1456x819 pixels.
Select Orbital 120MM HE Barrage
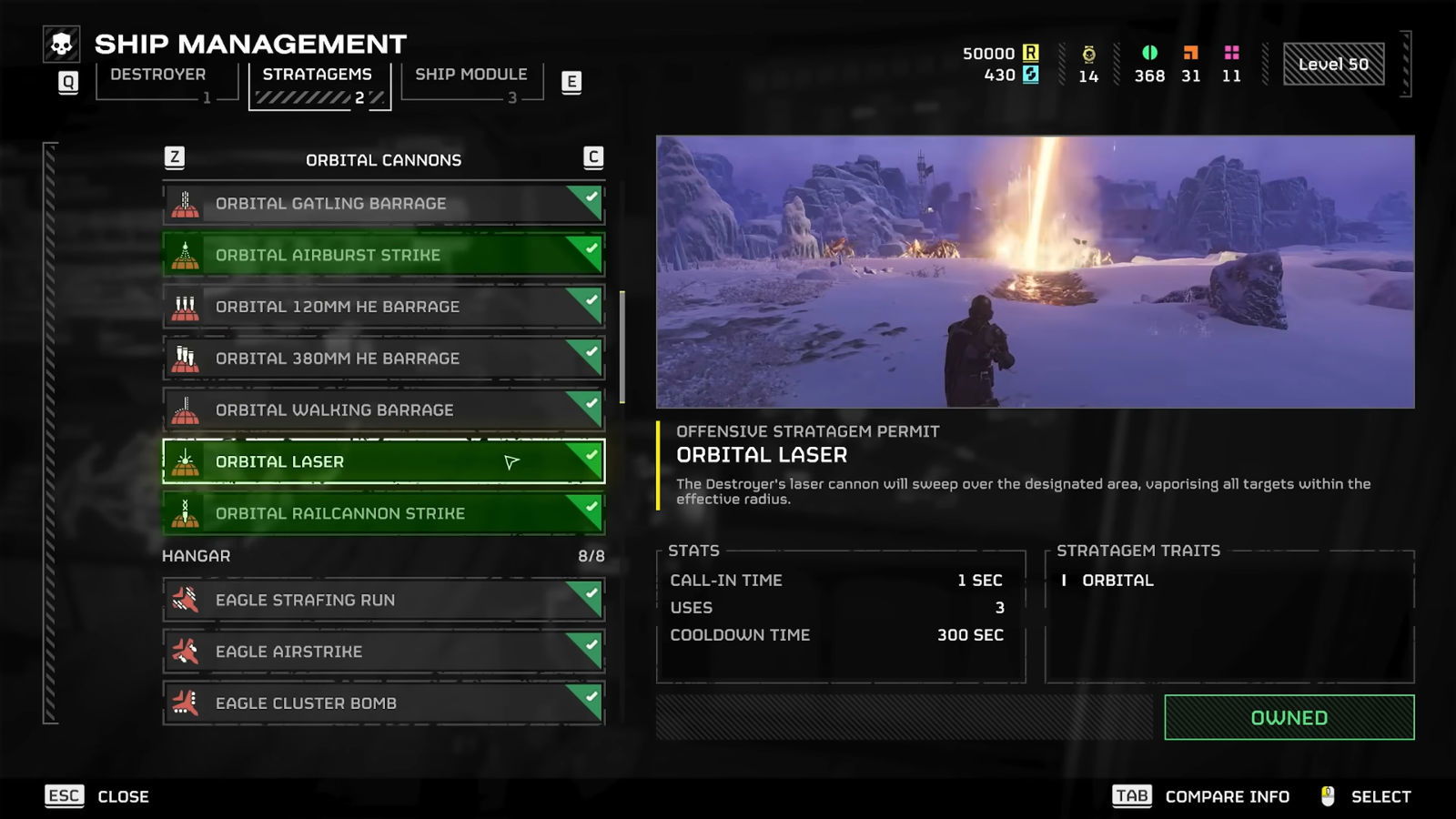click(382, 307)
